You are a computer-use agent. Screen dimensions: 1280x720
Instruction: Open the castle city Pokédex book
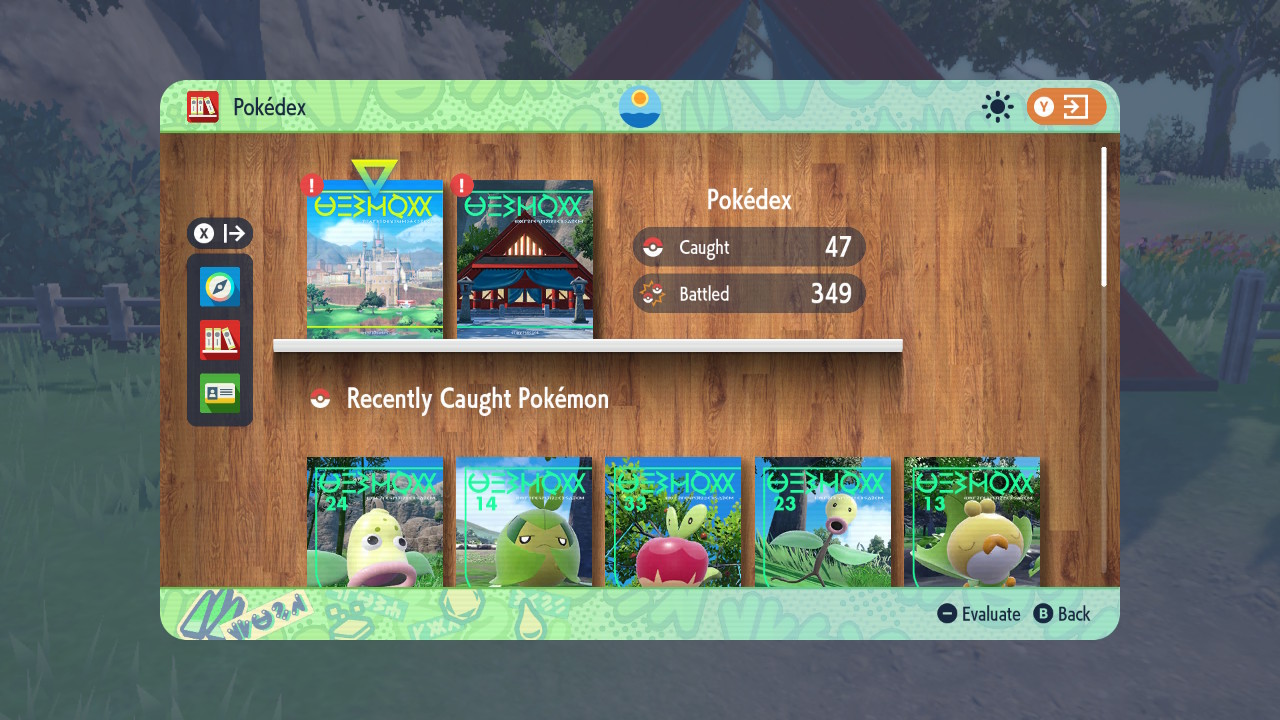coord(375,260)
